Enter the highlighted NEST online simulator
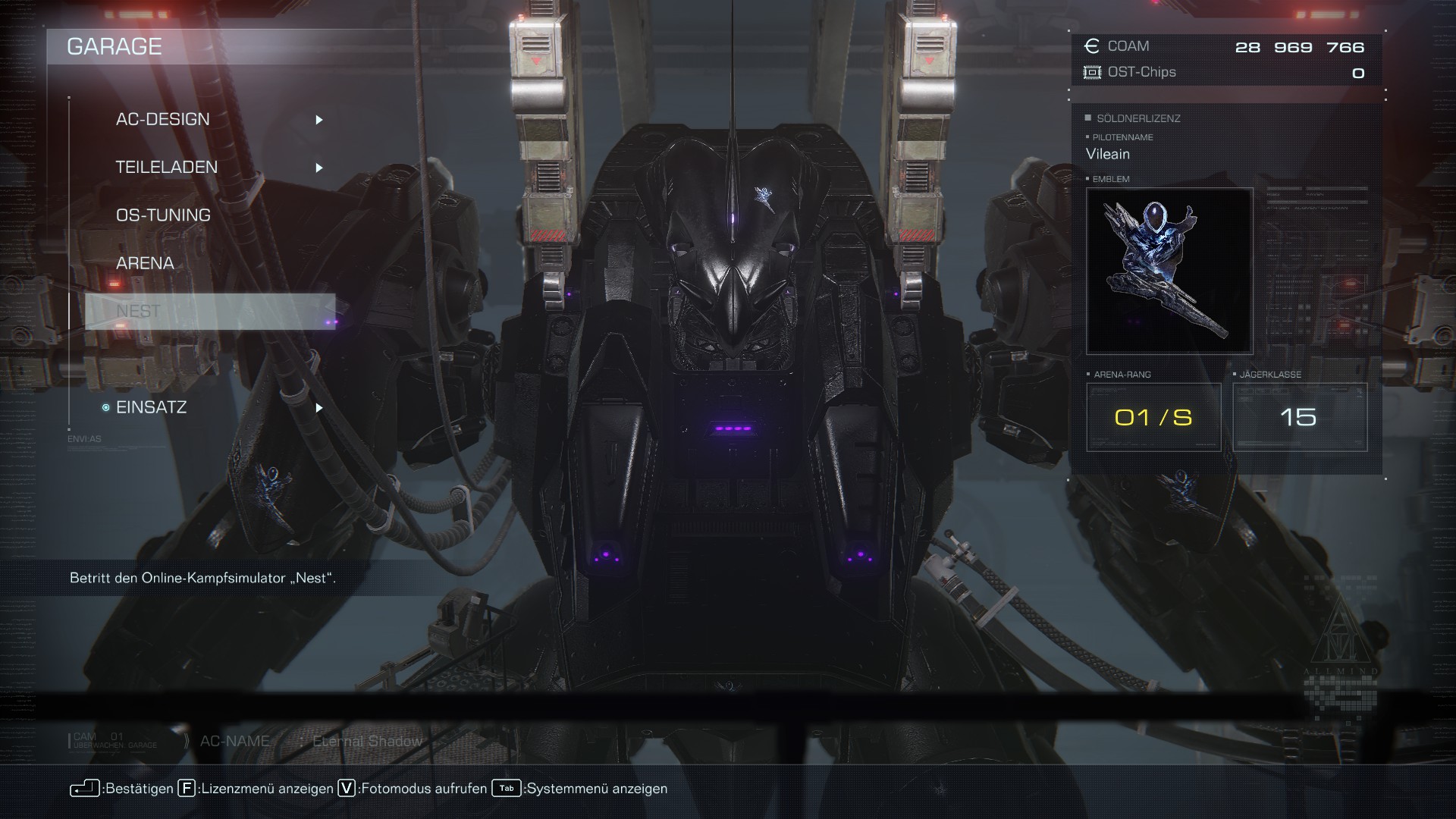The height and width of the screenshot is (819, 1456). 209,312
